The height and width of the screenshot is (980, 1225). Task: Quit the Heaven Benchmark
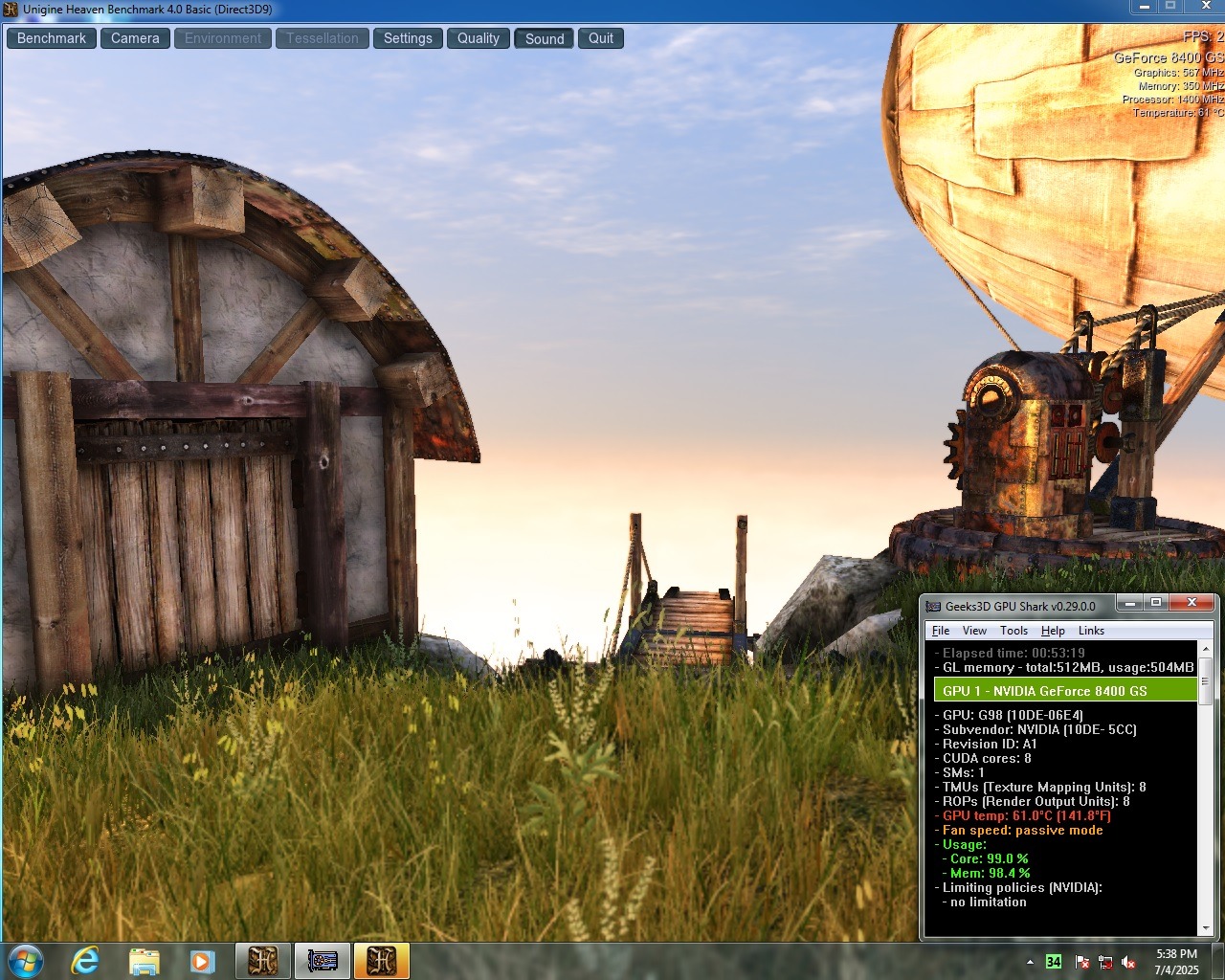(x=601, y=38)
